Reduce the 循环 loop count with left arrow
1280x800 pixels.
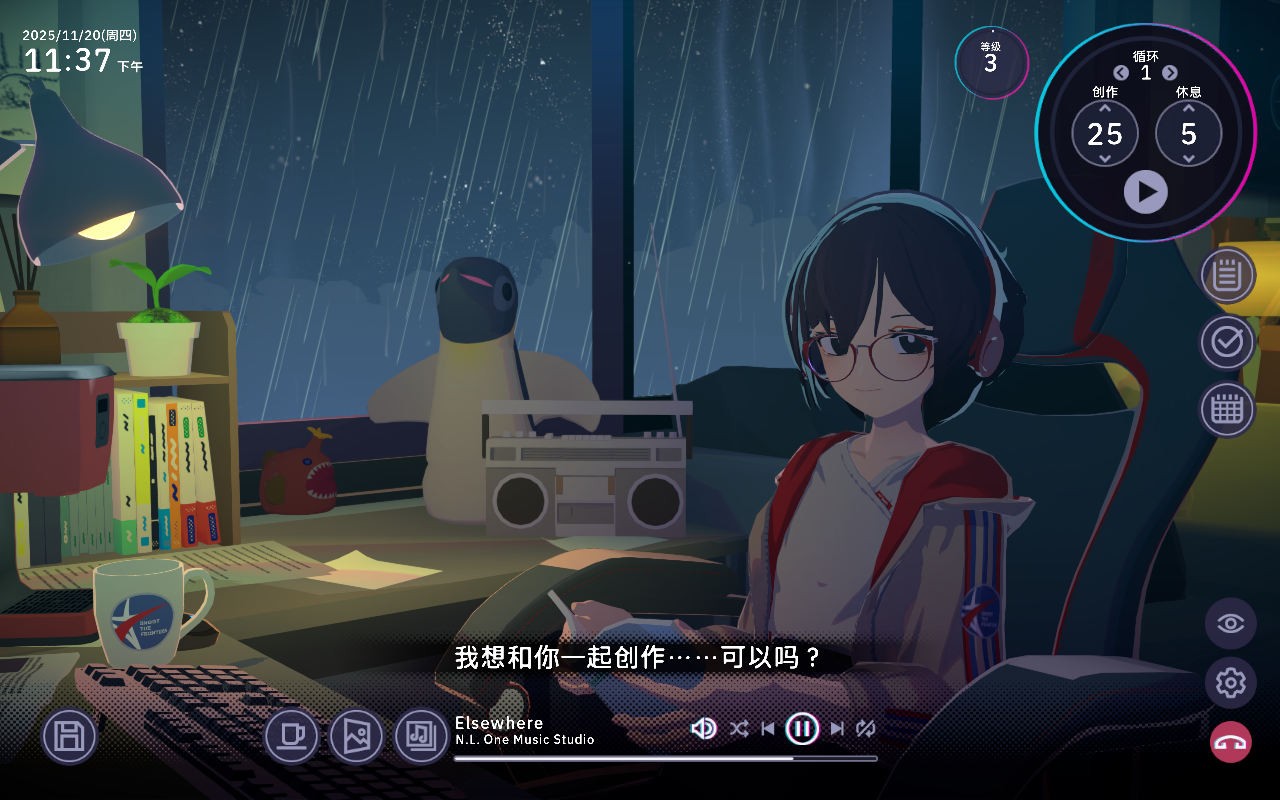pos(1121,73)
